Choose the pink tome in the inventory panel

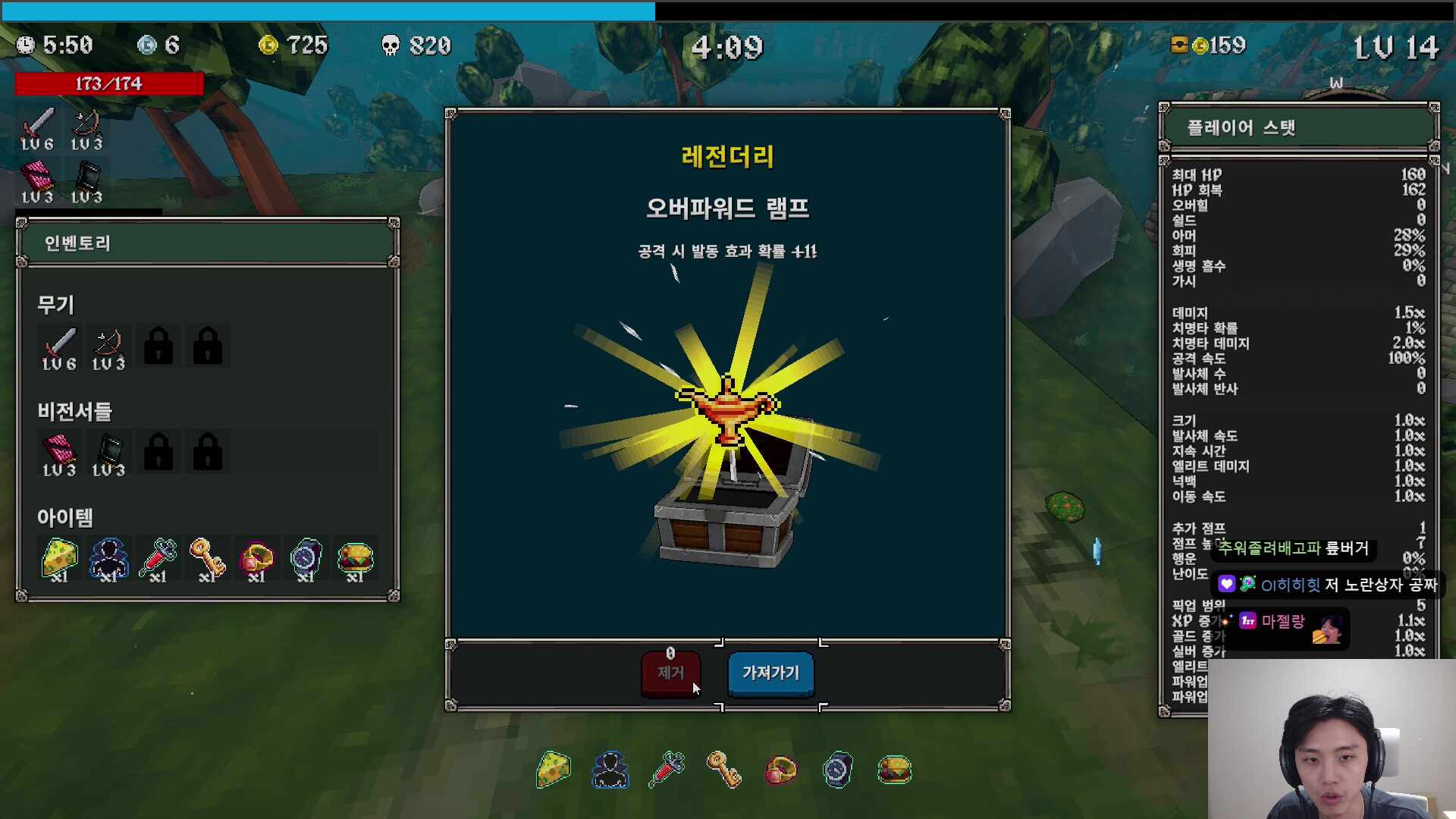[59, 454]
